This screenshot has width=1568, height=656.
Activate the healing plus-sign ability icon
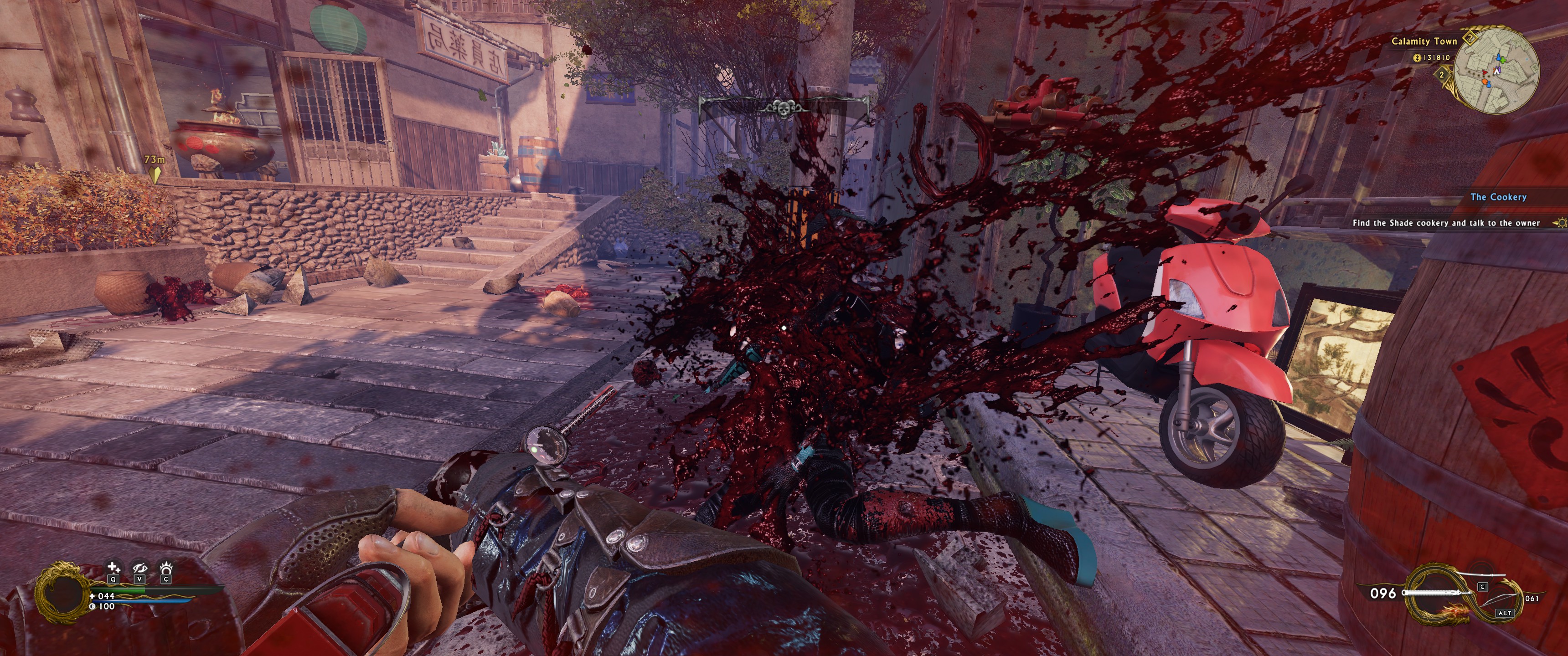(x=113, y=569)
